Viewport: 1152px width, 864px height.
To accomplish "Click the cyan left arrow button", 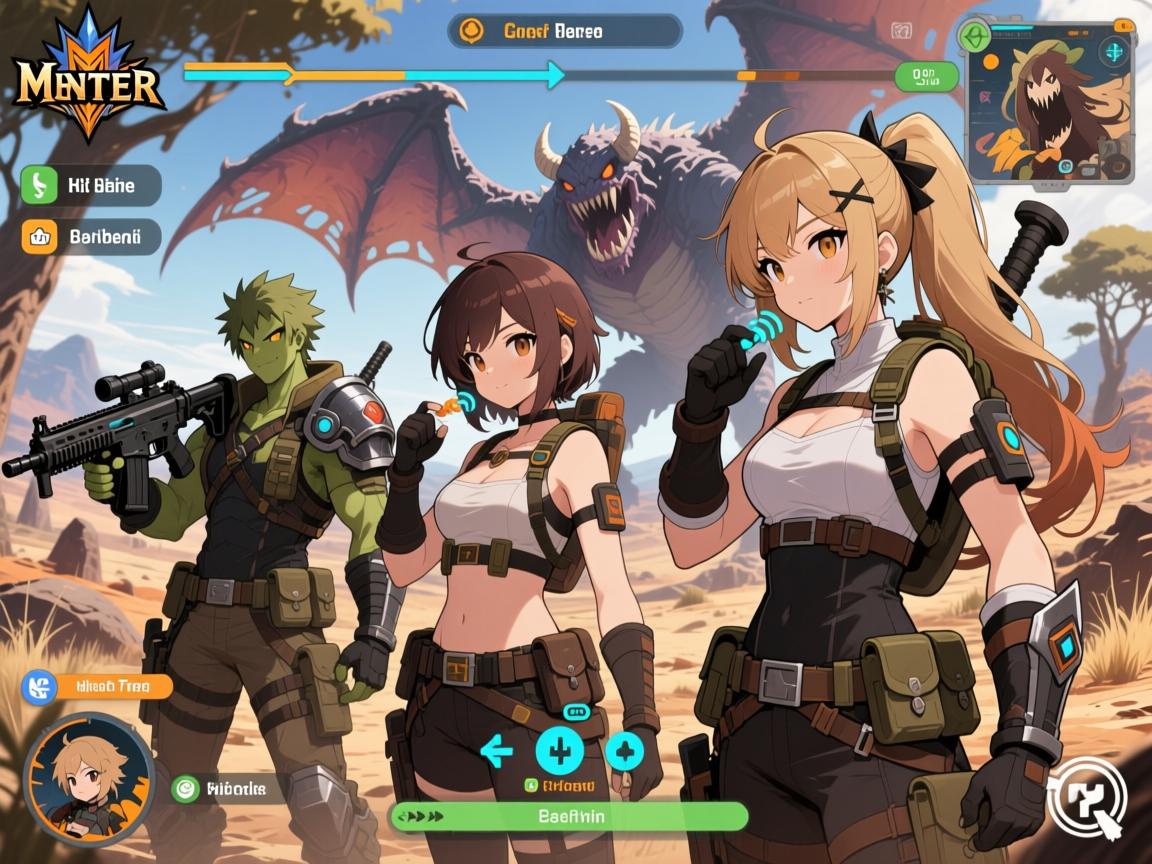I will tap(496, 751).
